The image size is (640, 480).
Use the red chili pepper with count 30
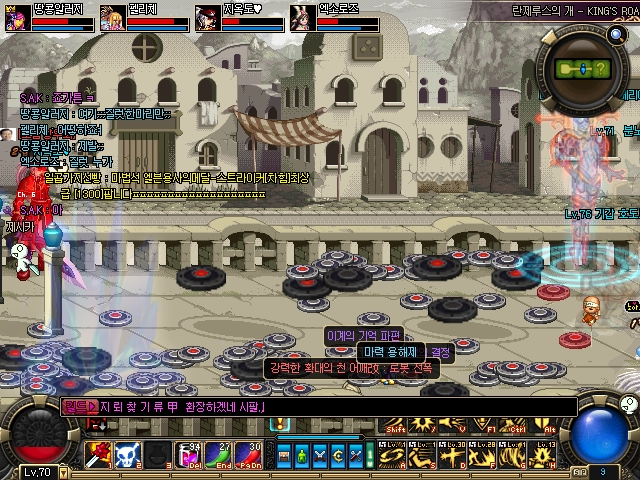tap(249, 454)
